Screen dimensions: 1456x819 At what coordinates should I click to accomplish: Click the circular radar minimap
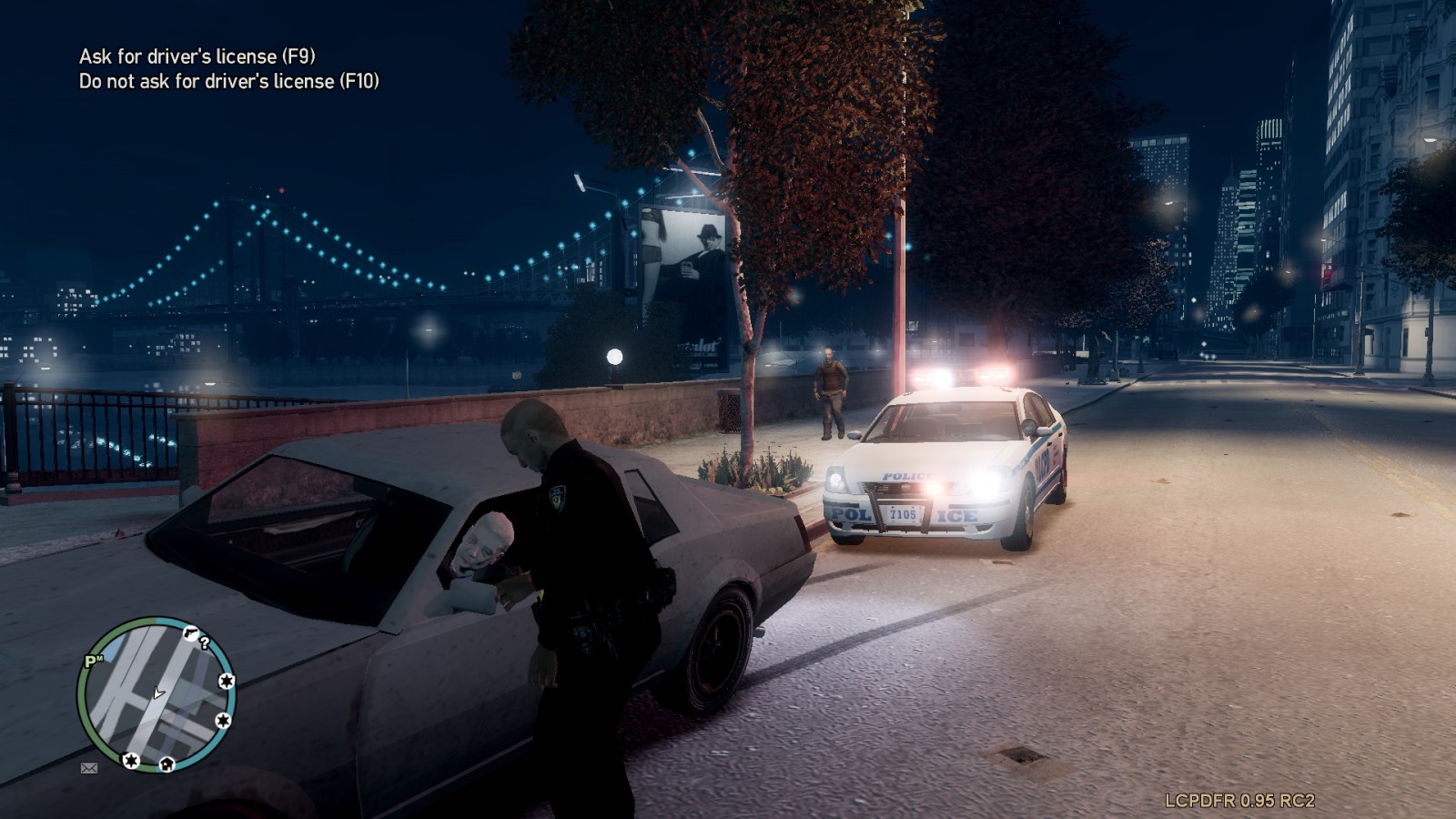[x=157, y=695]
